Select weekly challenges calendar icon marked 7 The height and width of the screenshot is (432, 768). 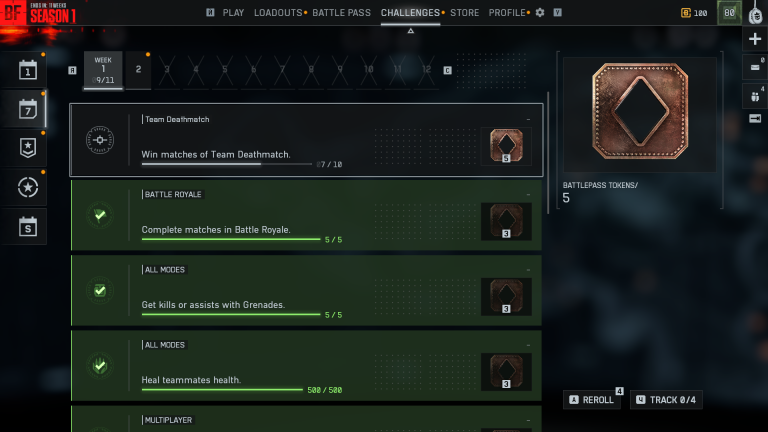(x=28, y=109)
